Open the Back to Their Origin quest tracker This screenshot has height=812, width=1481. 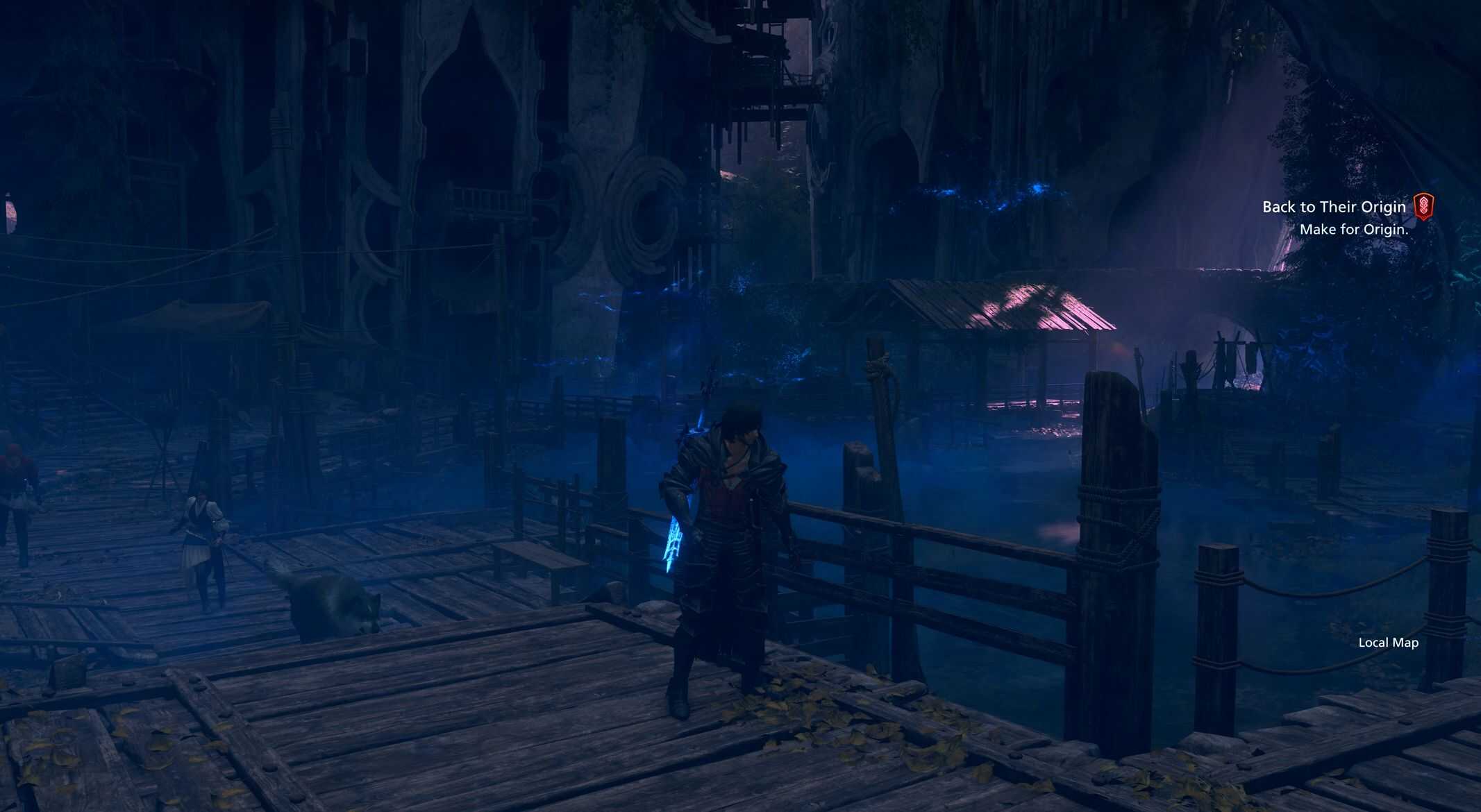[x=1333, y=207]
